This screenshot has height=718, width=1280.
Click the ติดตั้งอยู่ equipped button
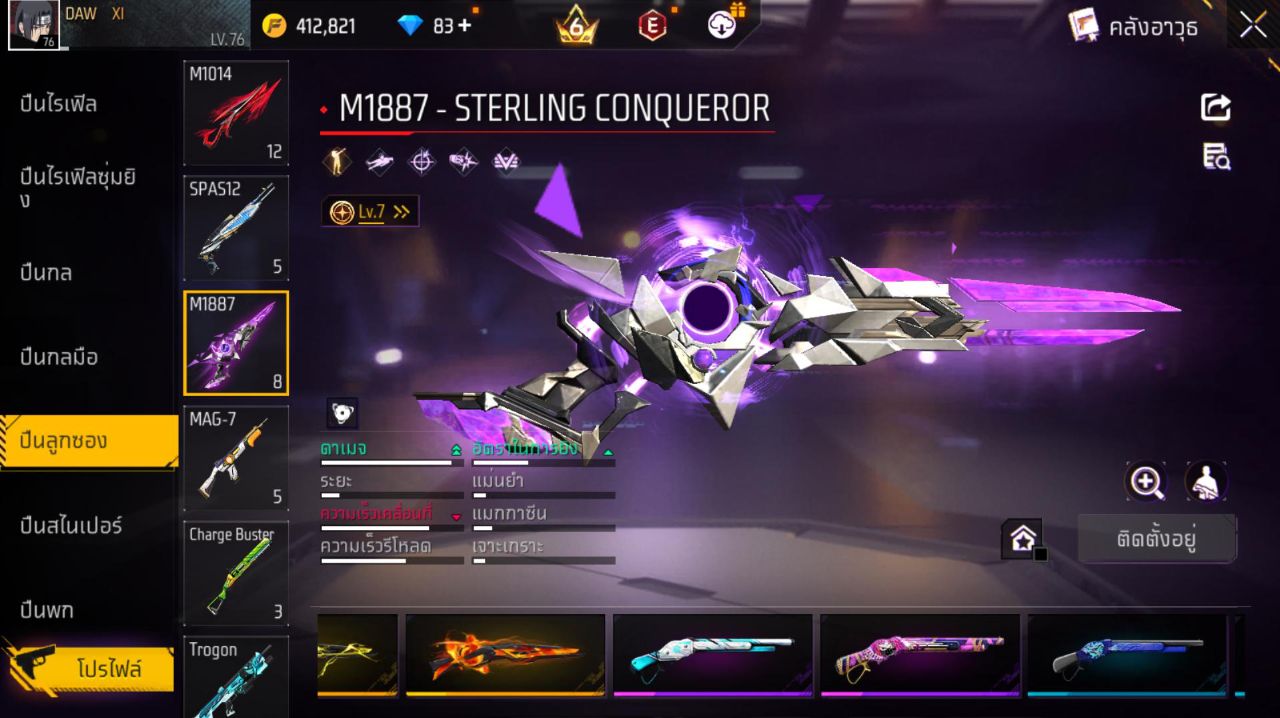[1157, 540]
